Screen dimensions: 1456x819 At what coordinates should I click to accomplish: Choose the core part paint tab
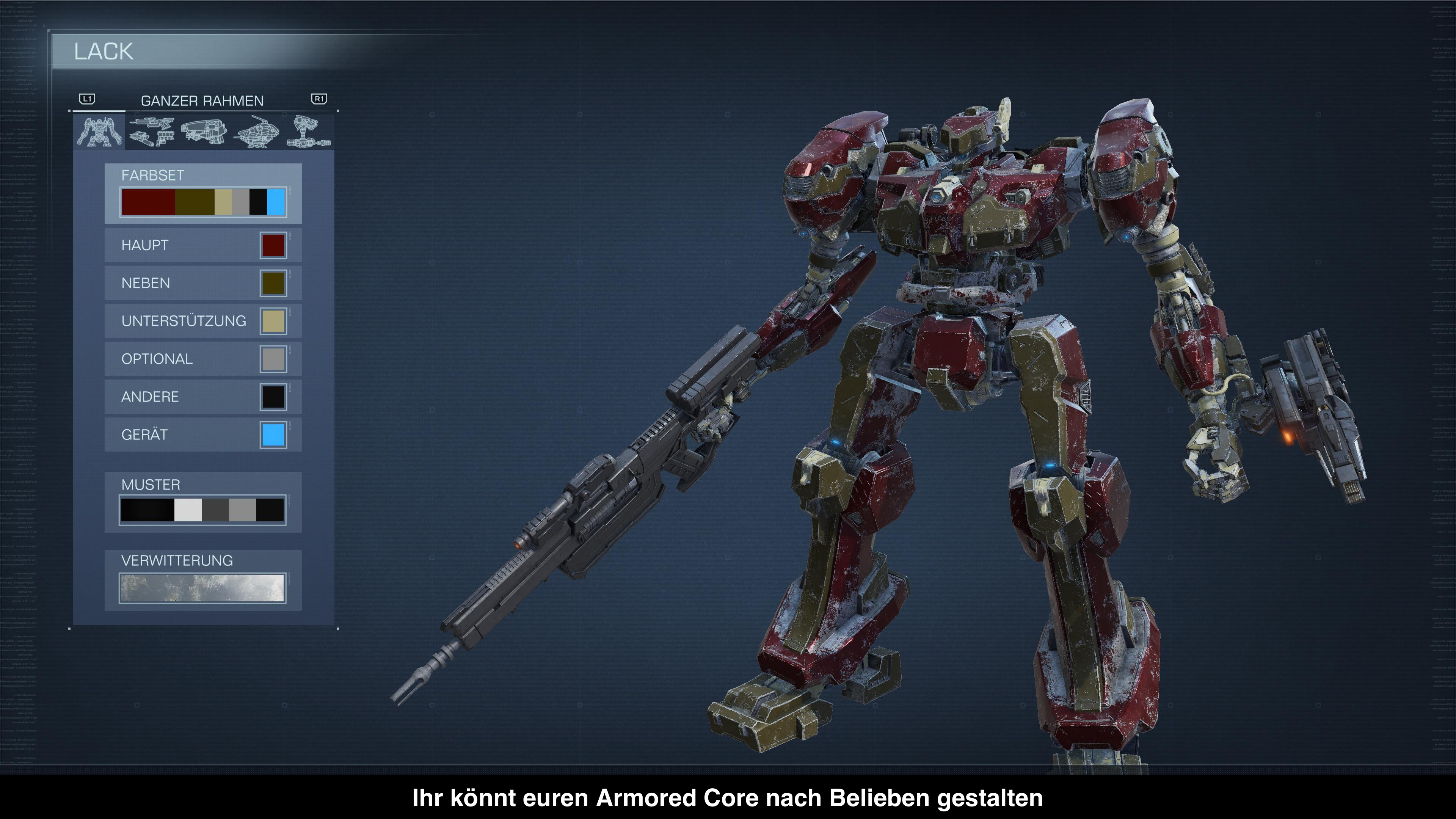258,132
